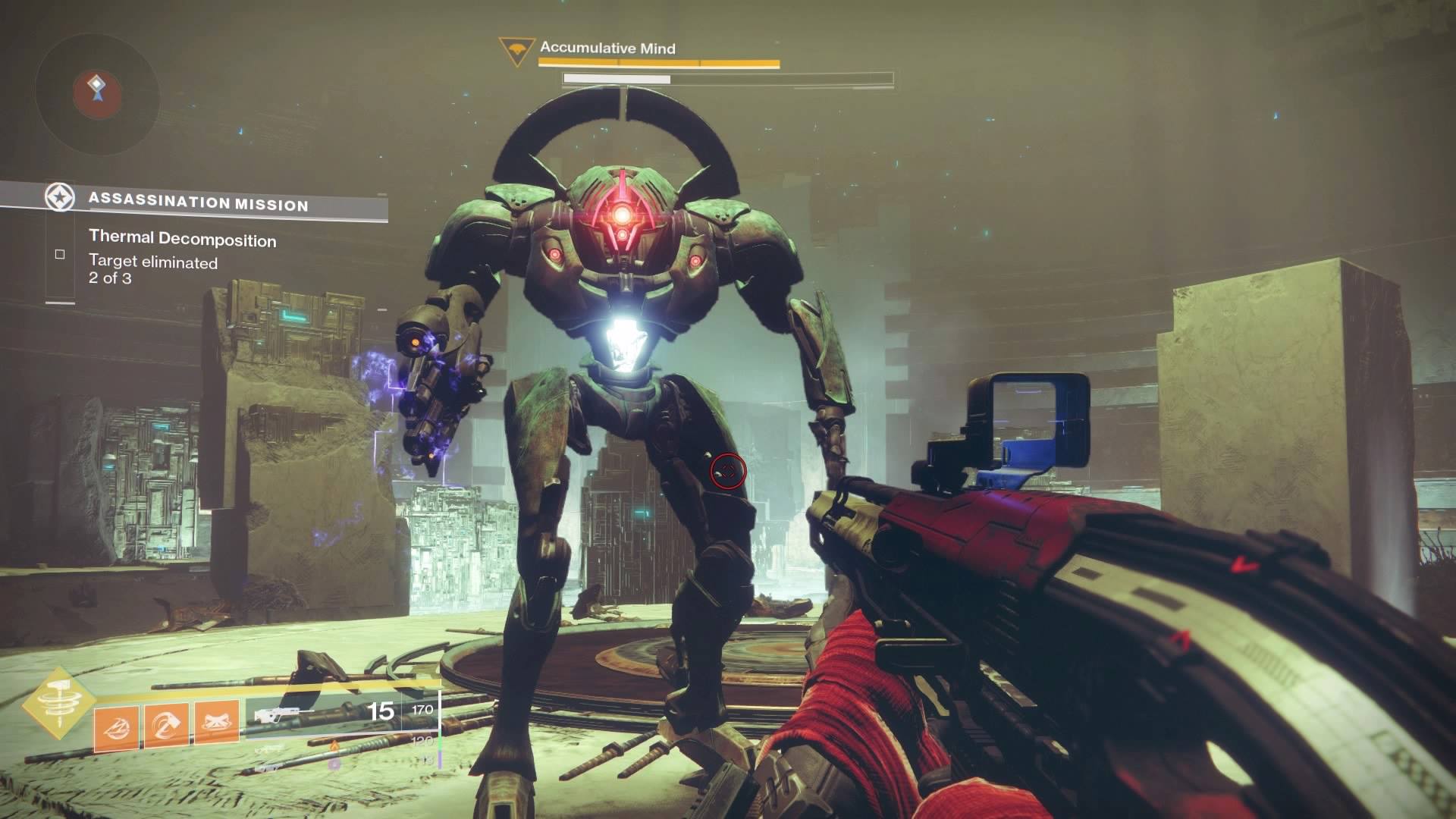Trigger the hammer melee ability icon
This screenshot has width=1456, height=819.
click(x=166, y=726)
